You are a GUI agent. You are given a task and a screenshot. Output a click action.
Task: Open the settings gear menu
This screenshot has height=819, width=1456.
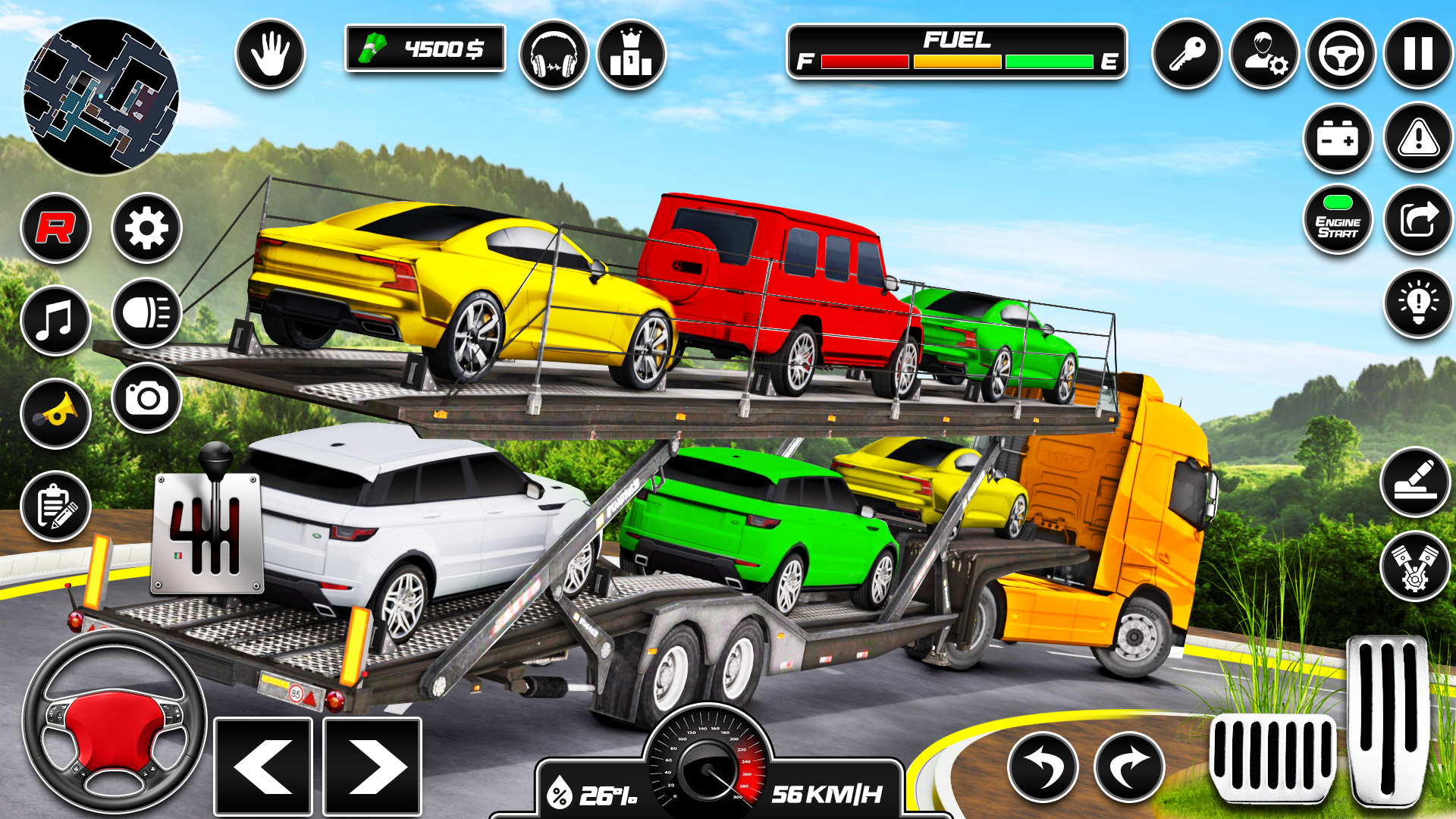(146, 227)
